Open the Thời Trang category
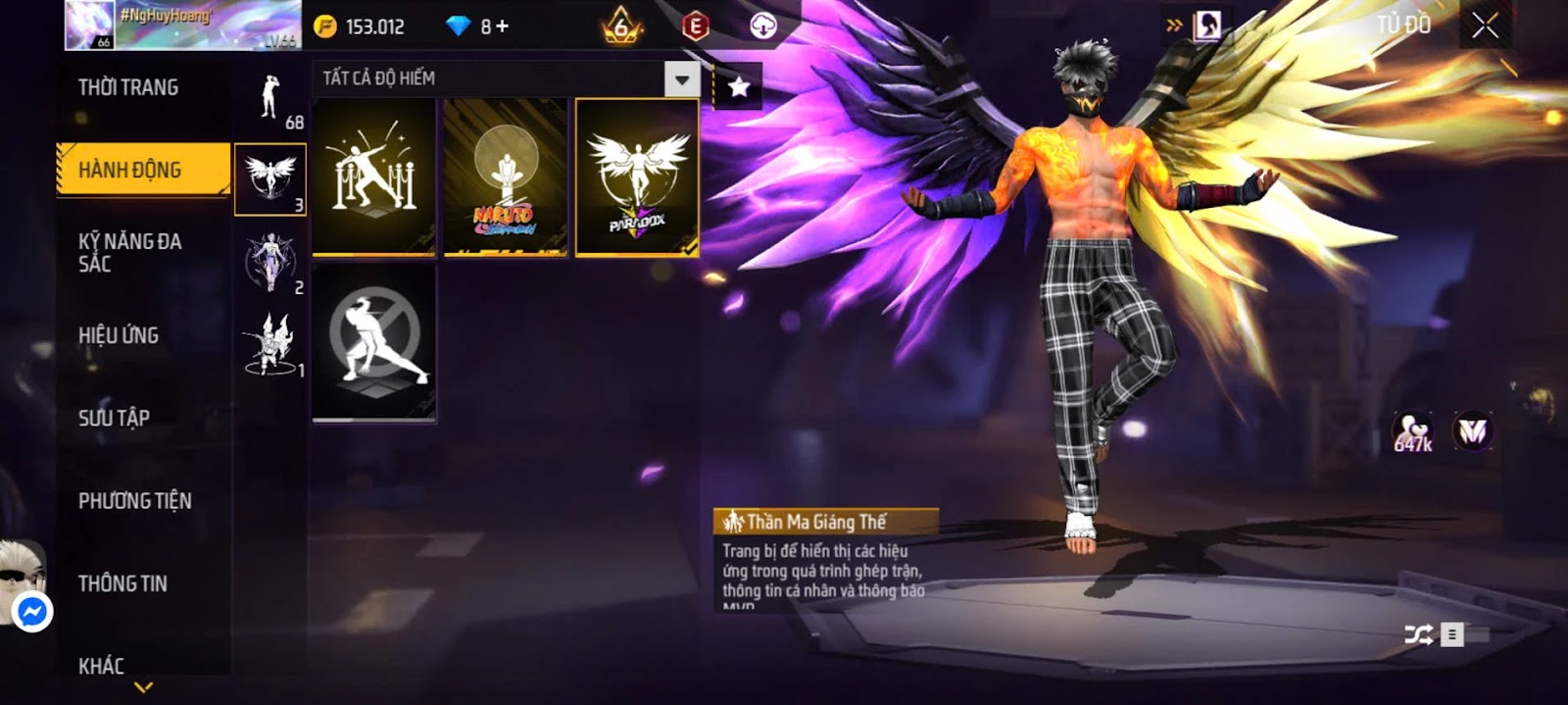This screenshot has height=705, width=1568. [128, 88]
